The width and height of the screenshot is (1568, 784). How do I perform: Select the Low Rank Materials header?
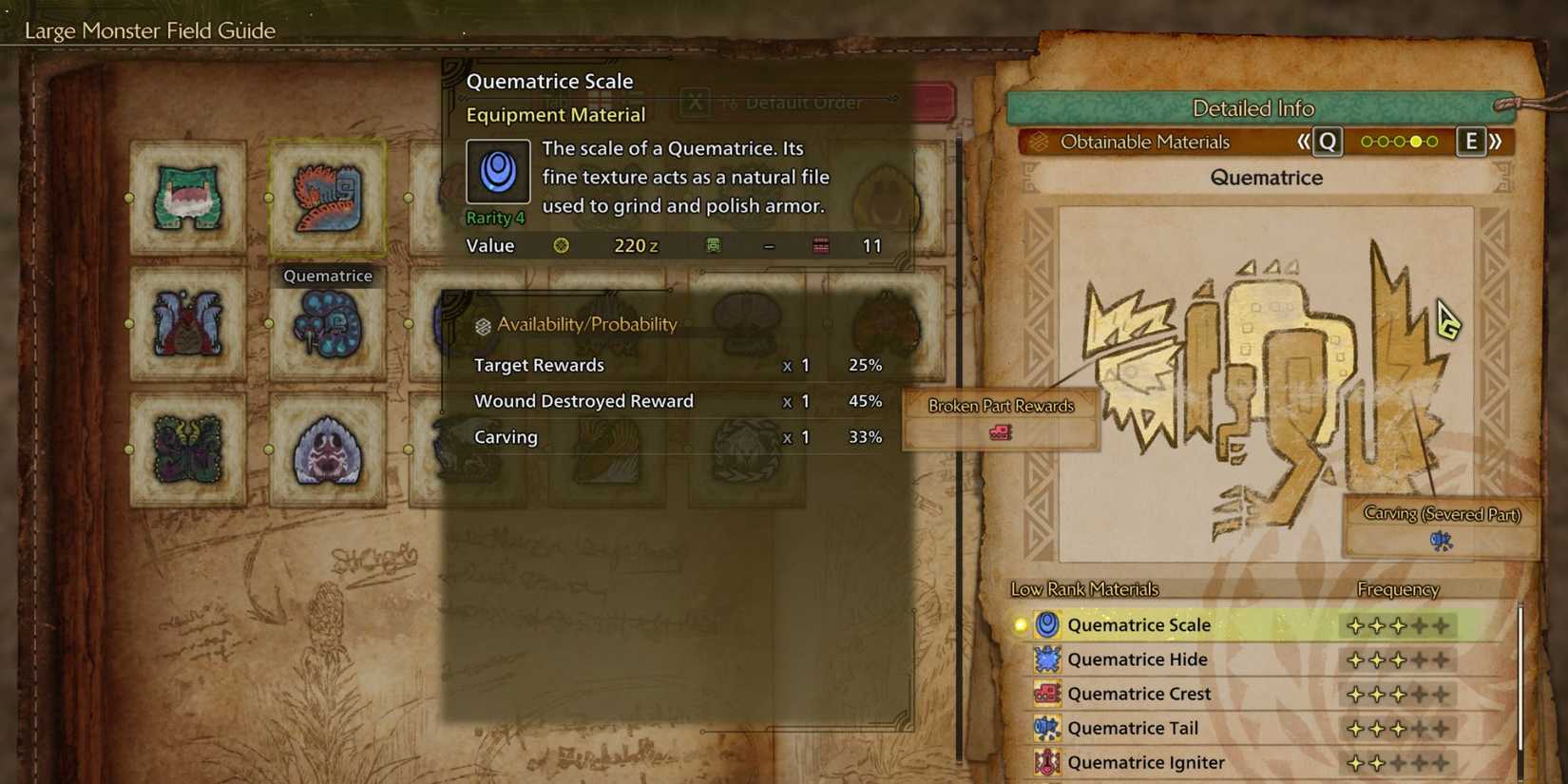pos(1085,588)
